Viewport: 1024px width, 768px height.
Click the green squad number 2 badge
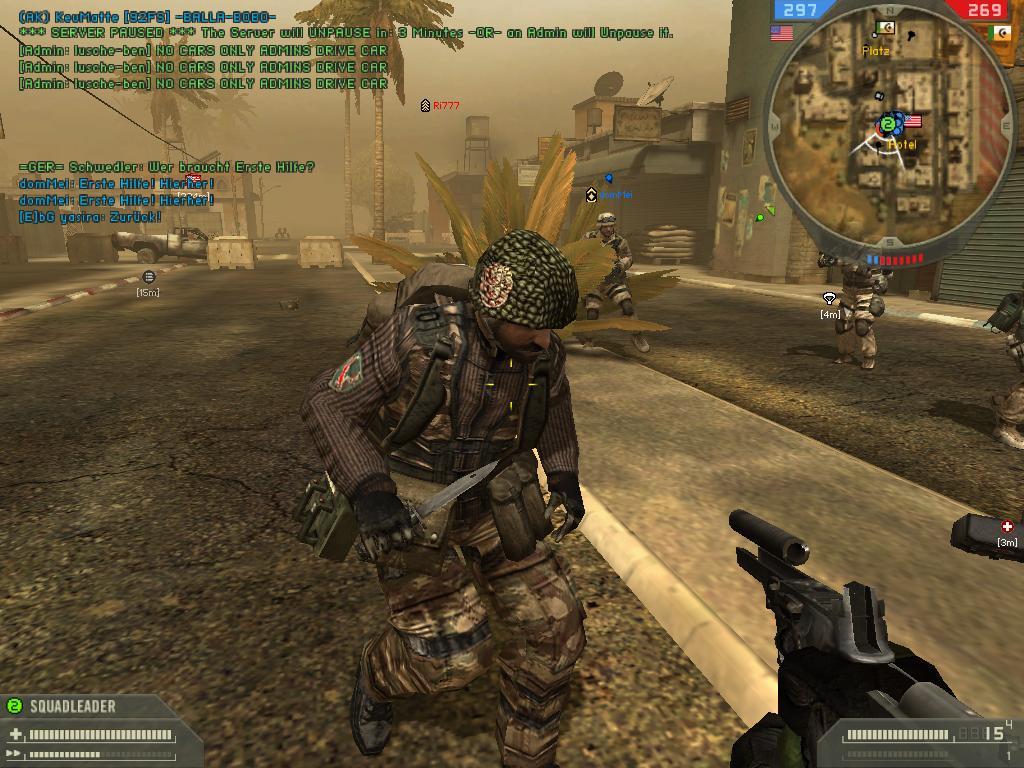pos(14,706)
